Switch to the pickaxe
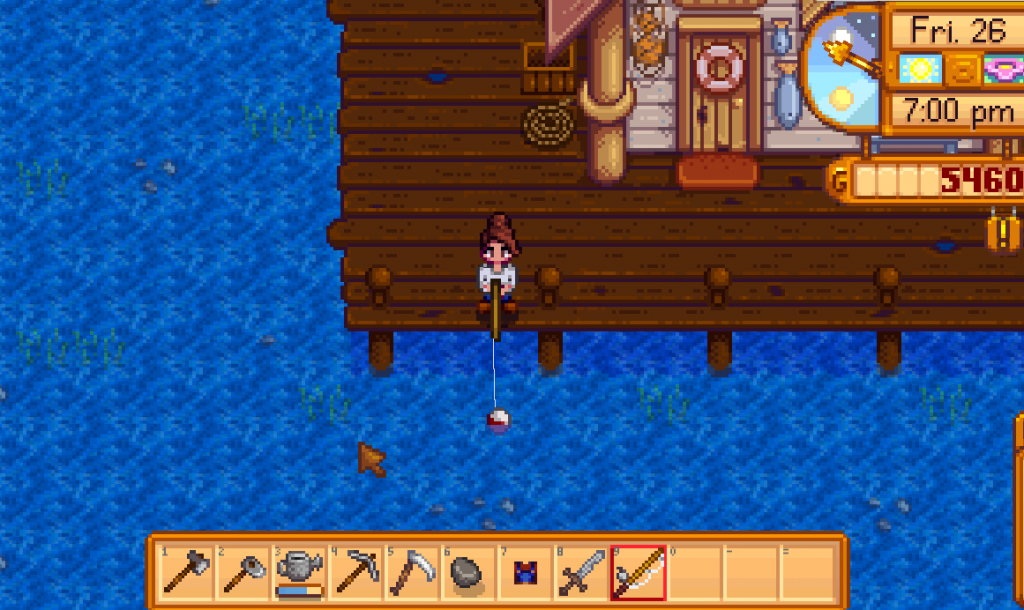 coord(355,573)
